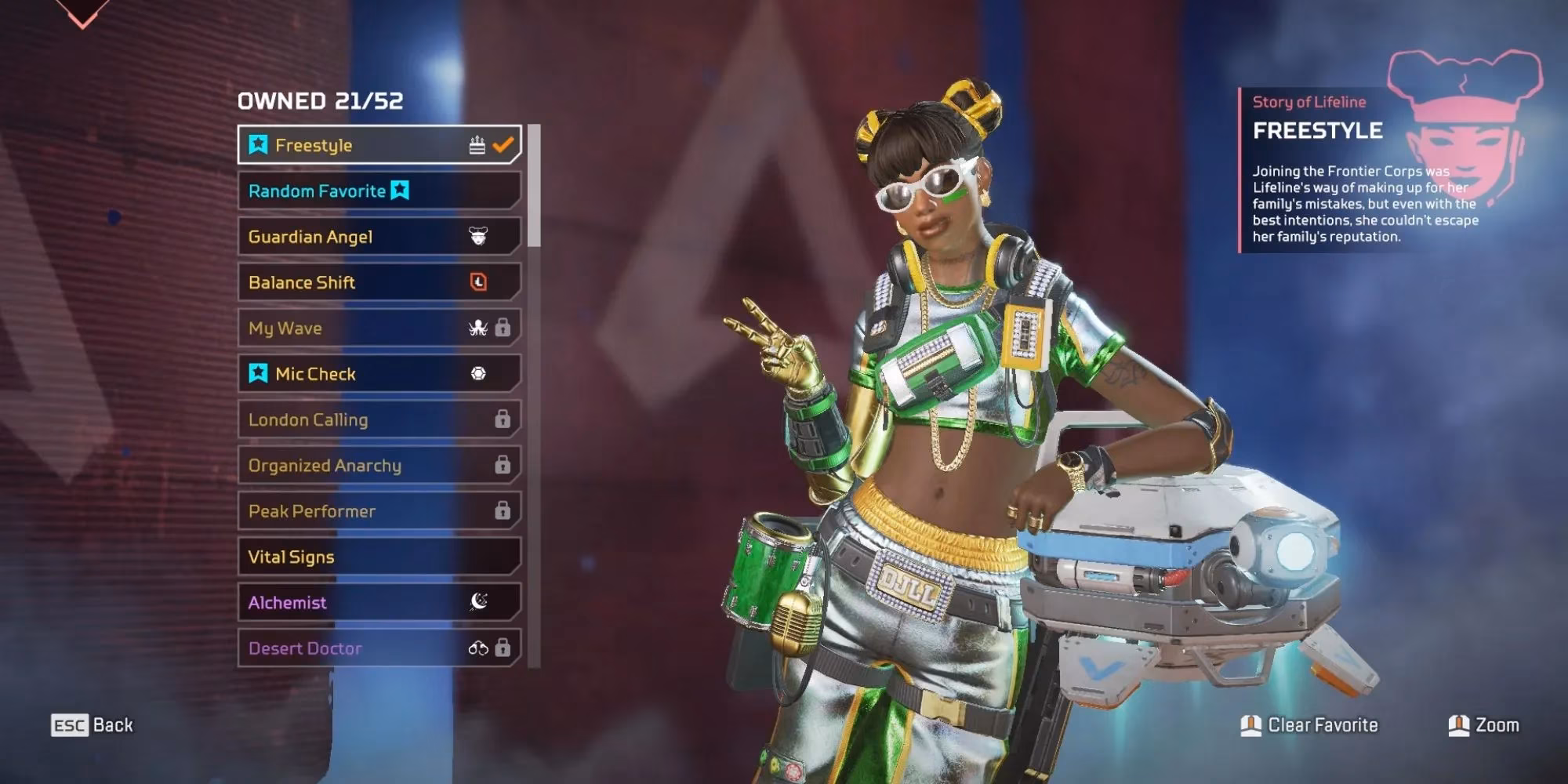Toggle the favorite star on Mic Check
The height and width of the screenshot is (784, 1568).
click(260, 374)
